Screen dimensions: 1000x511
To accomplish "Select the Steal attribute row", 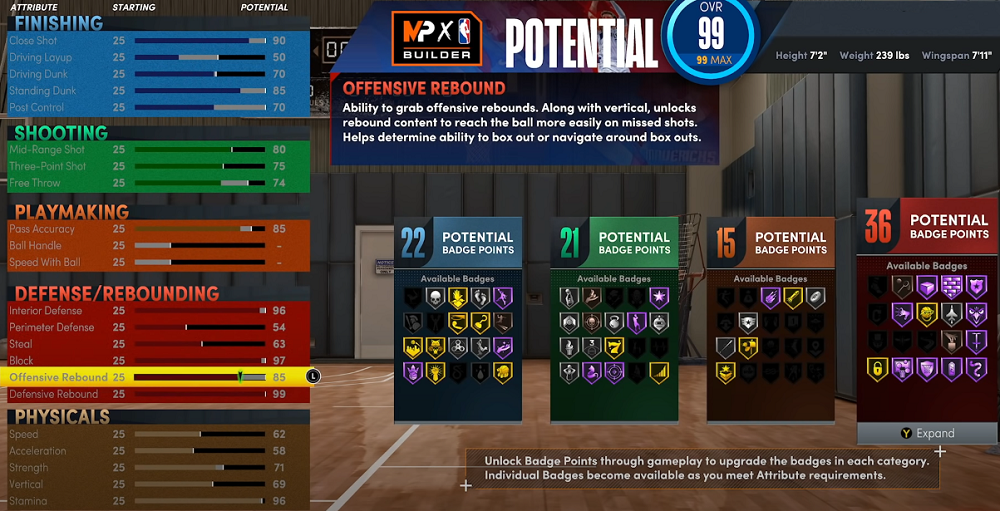I will coord(150,344).
